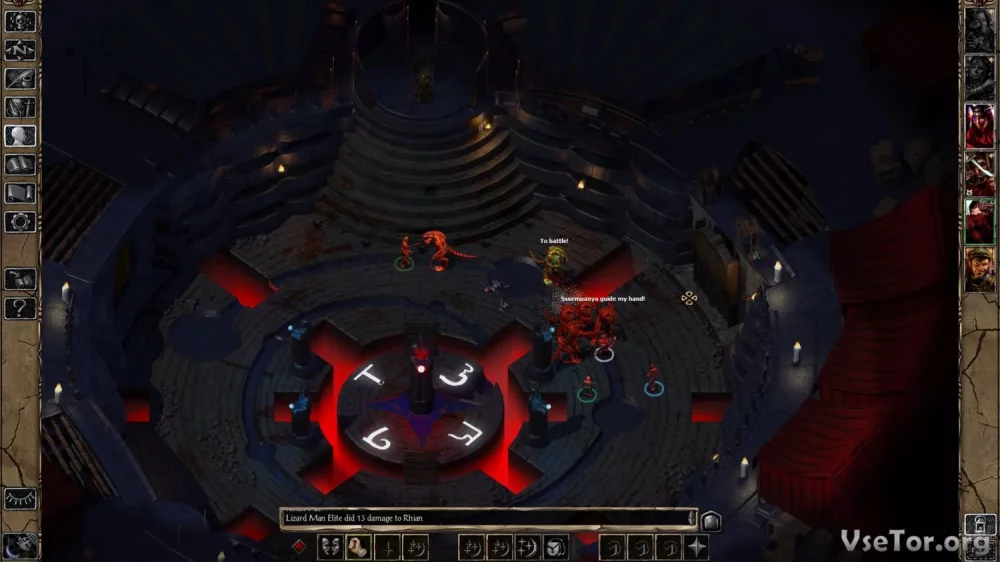Click the padlock button below the portraits
Screen dimensions: 1000x562
(x=979, y=524)
